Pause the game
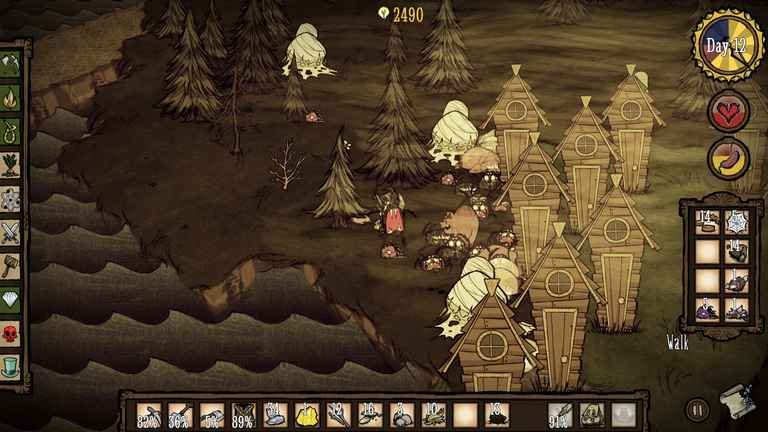768x432 pixels. [x=697, y=408]
